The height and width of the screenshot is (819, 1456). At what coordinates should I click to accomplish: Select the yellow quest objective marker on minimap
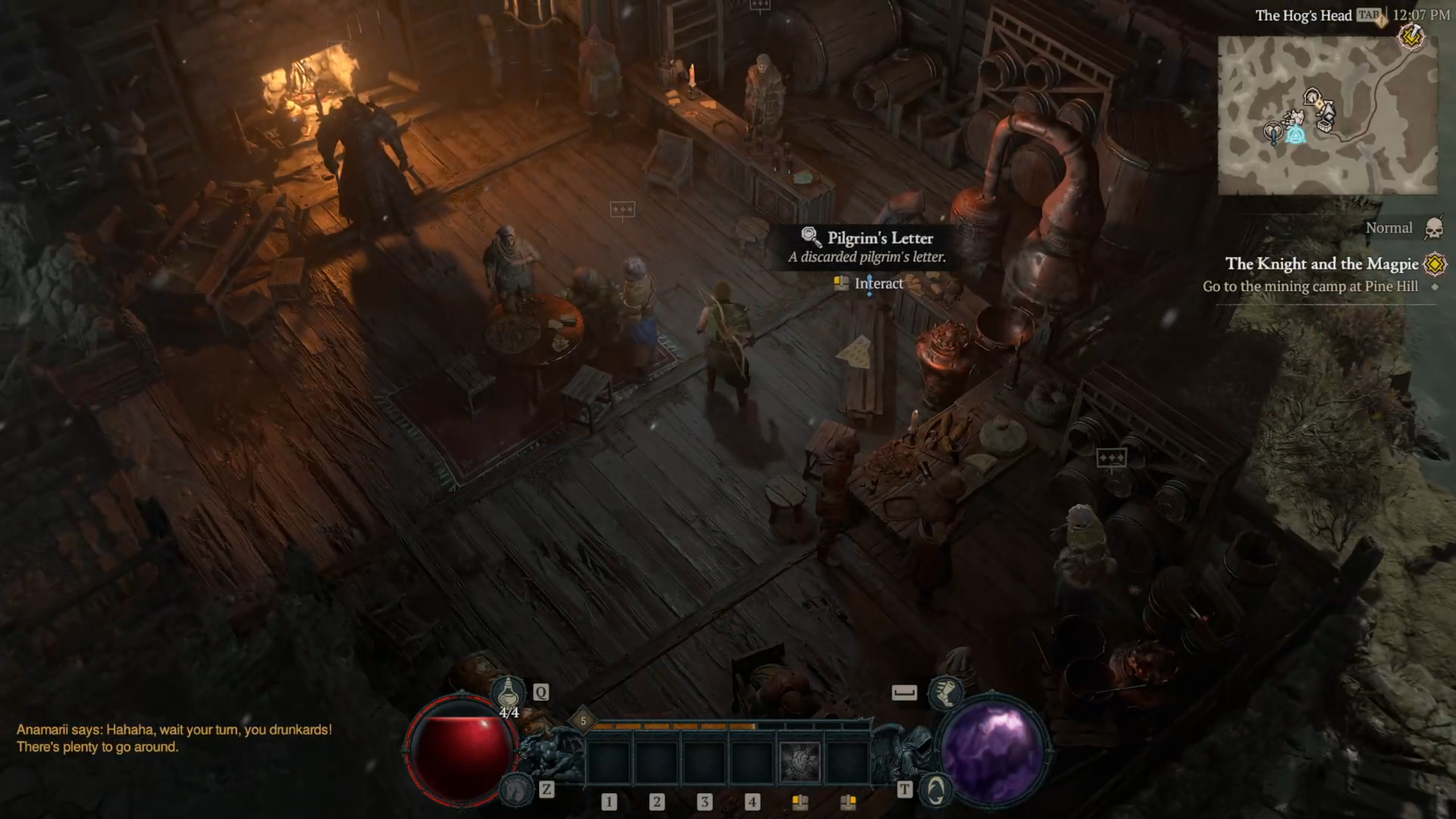point(1410,38)
